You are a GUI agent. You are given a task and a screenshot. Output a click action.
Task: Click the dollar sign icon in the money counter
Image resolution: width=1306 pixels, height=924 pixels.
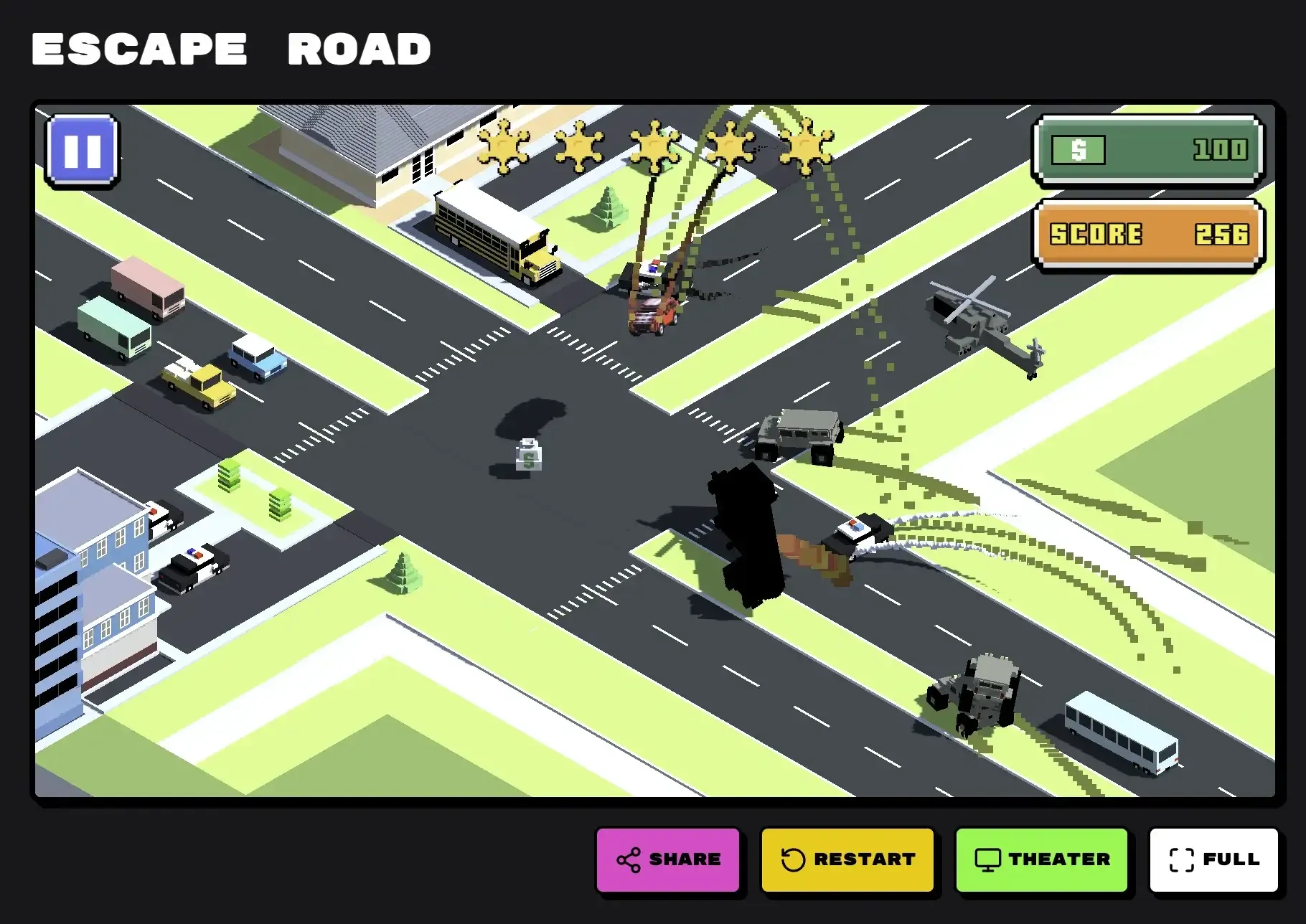pyautogui.click(x=1076, y=148)
